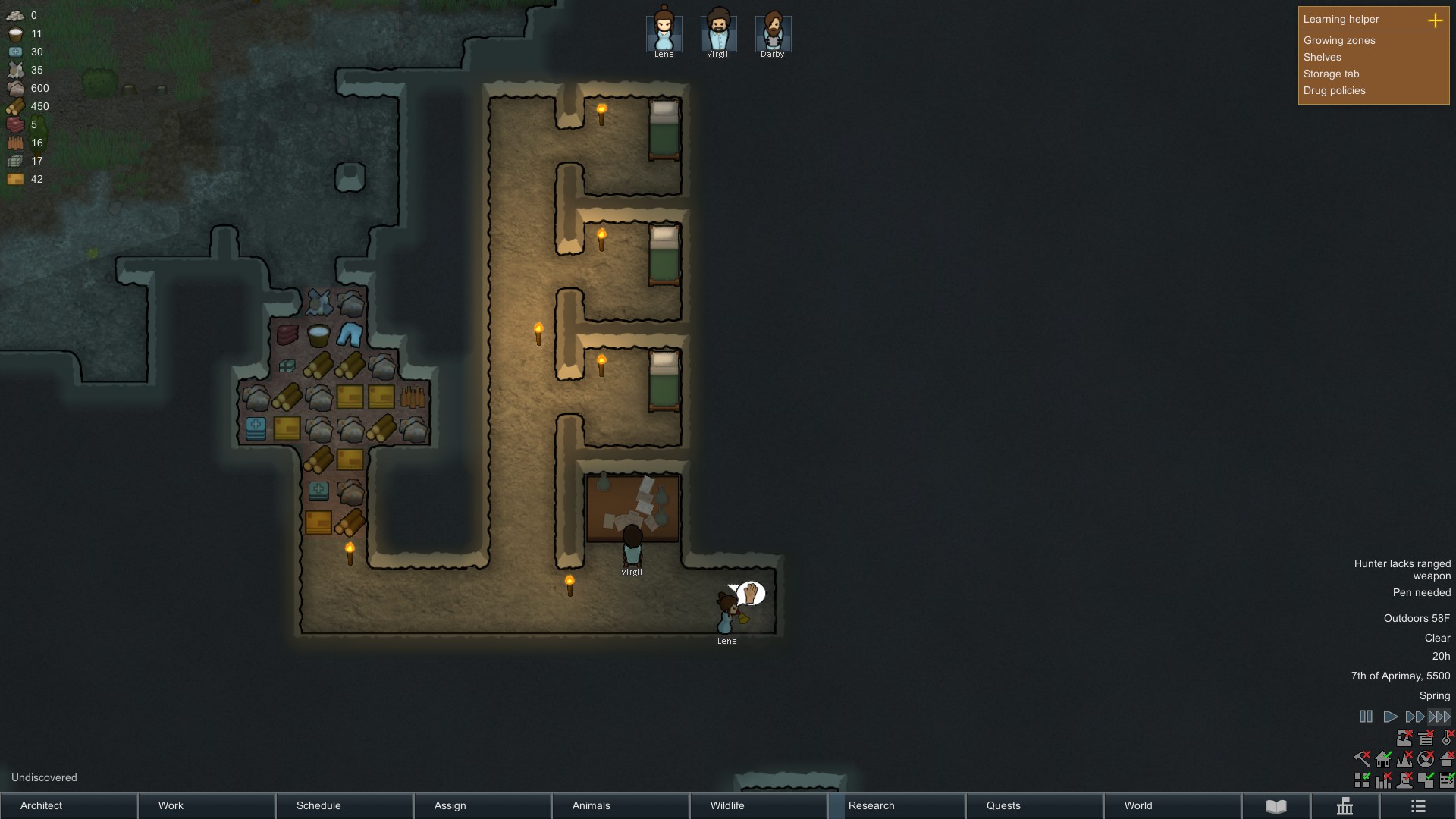Open the History panel via book icon
The image size is (1456, 819).
coord(1276,806)
